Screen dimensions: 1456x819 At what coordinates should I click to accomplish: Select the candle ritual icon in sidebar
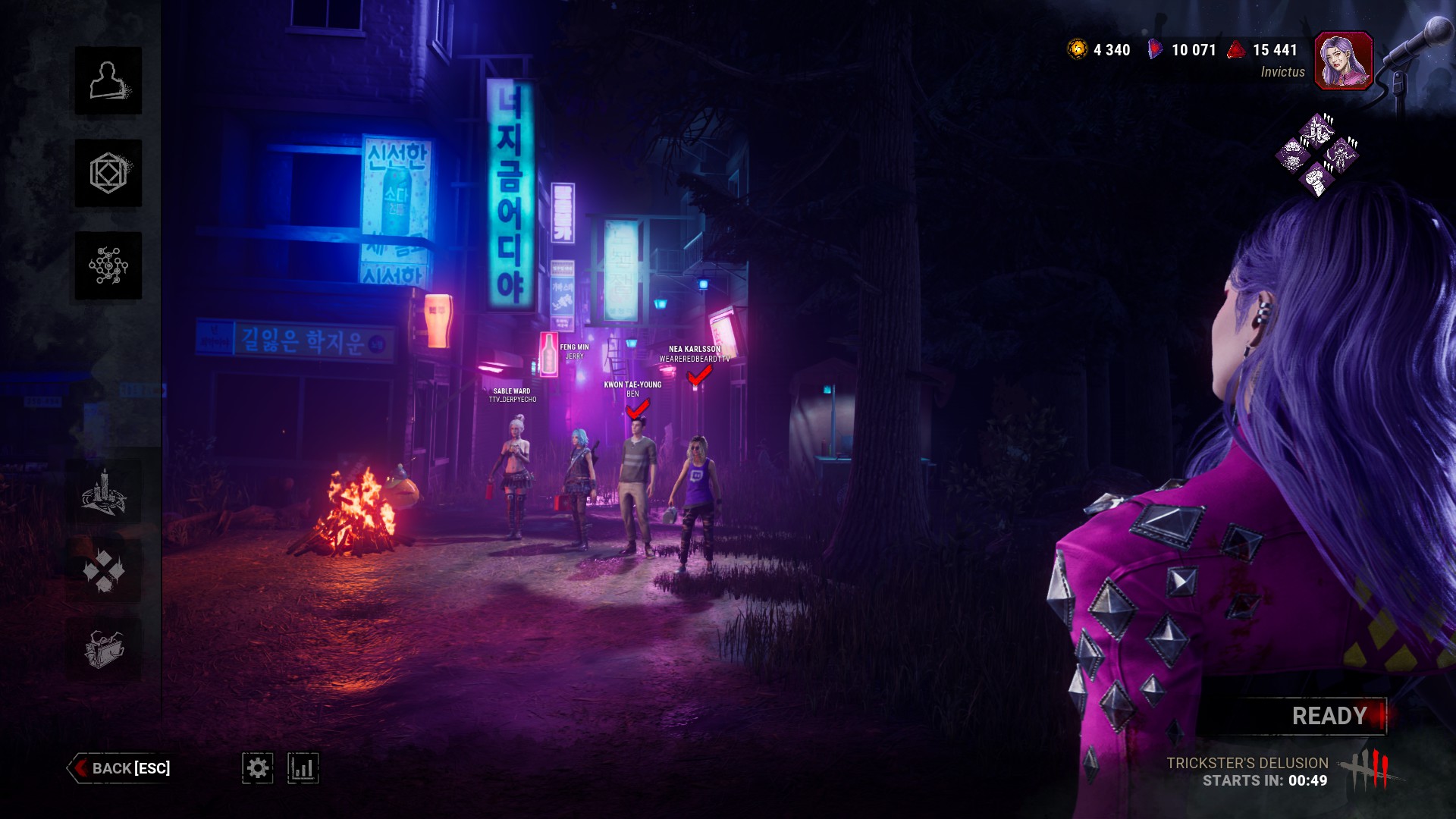pos(104,492)
